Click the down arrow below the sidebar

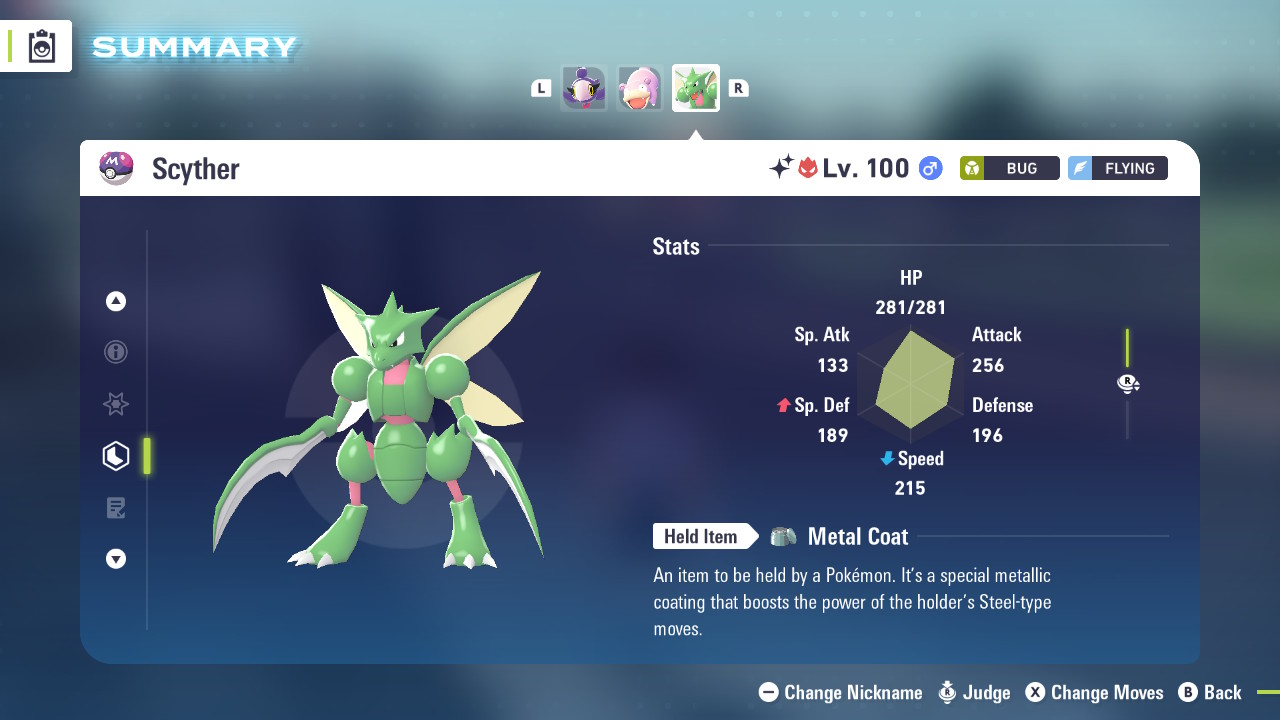(115, 559)
